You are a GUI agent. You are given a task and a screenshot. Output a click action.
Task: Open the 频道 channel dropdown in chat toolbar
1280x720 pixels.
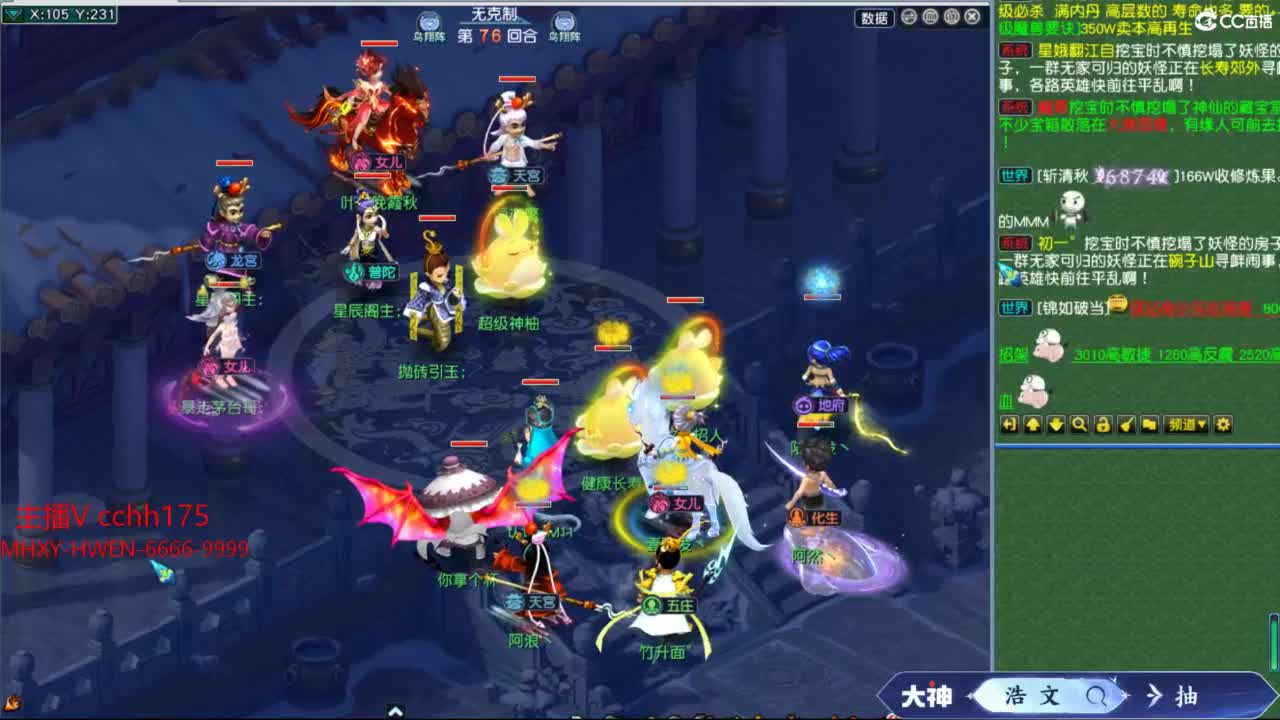click(1186, 425)
